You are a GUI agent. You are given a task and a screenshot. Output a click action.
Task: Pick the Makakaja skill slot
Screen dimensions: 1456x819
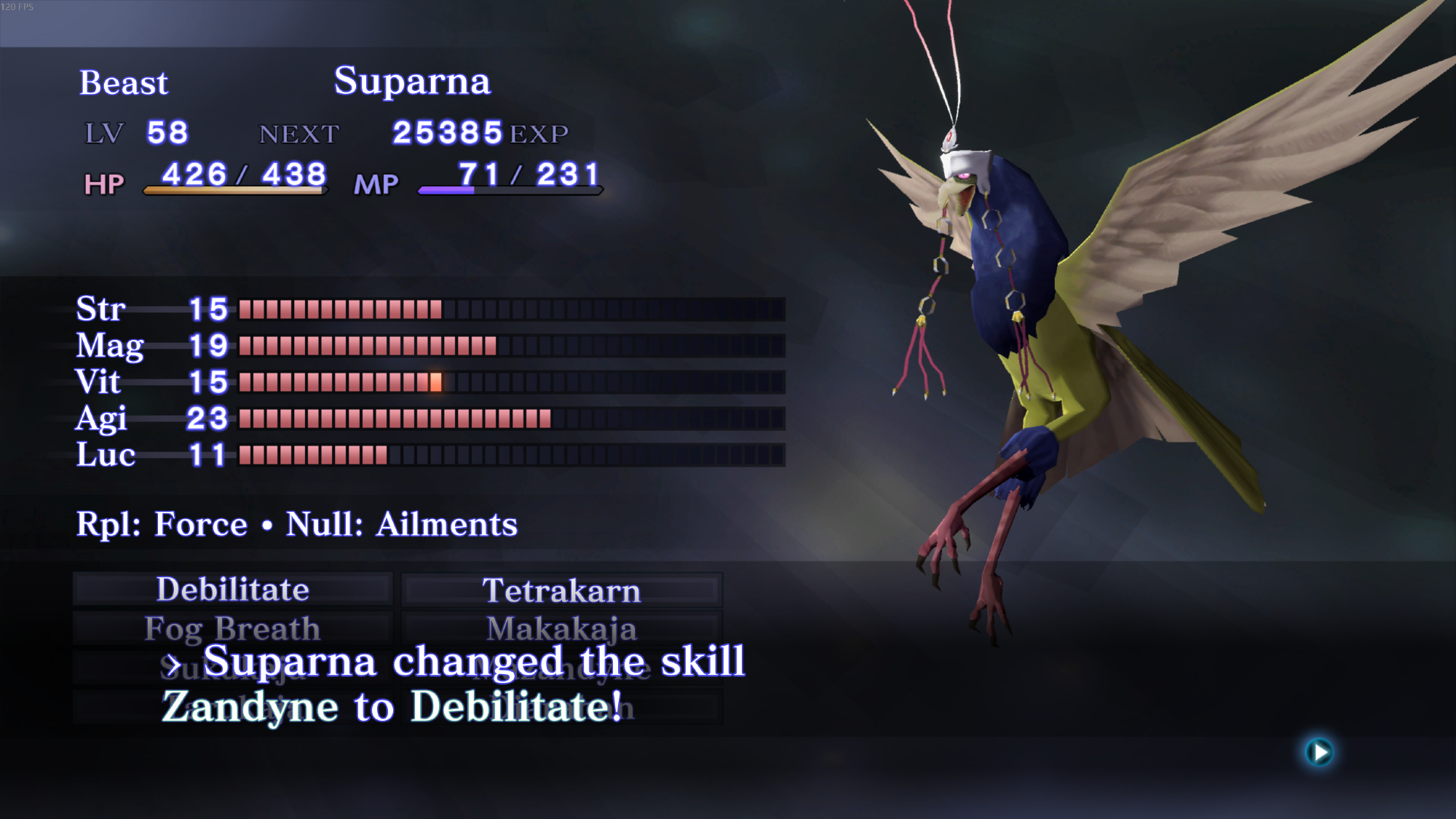pyautogui.click(x=561, y=628)
